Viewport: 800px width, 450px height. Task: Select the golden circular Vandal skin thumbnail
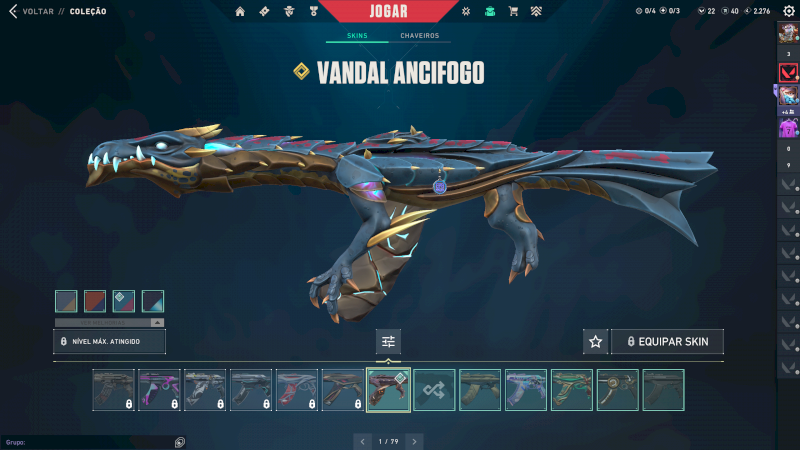[618, 390]
